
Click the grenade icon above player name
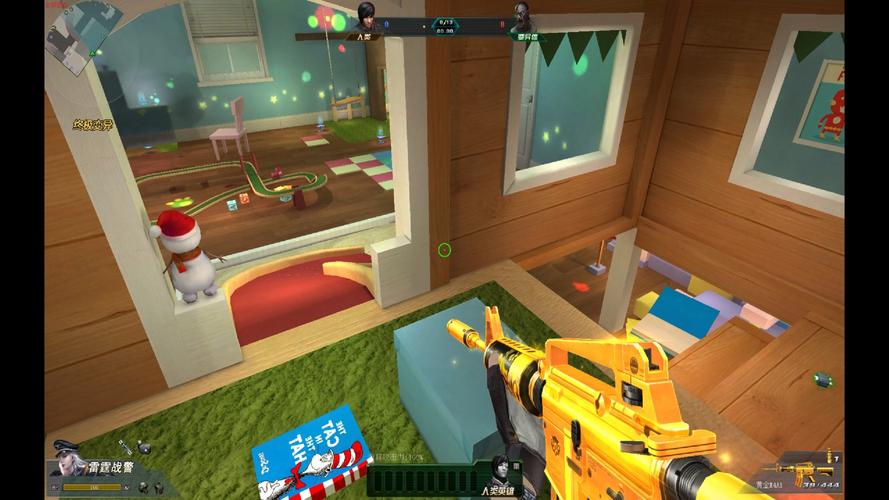(145, 446)
